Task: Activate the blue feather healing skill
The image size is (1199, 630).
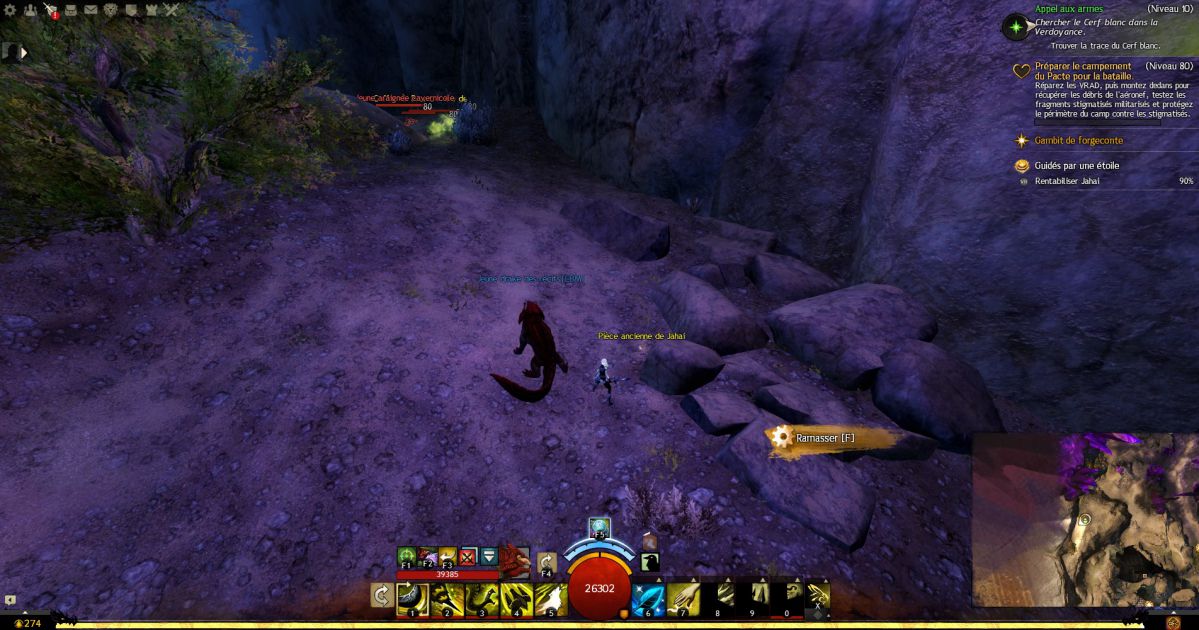Action: (x=646, y=598)
